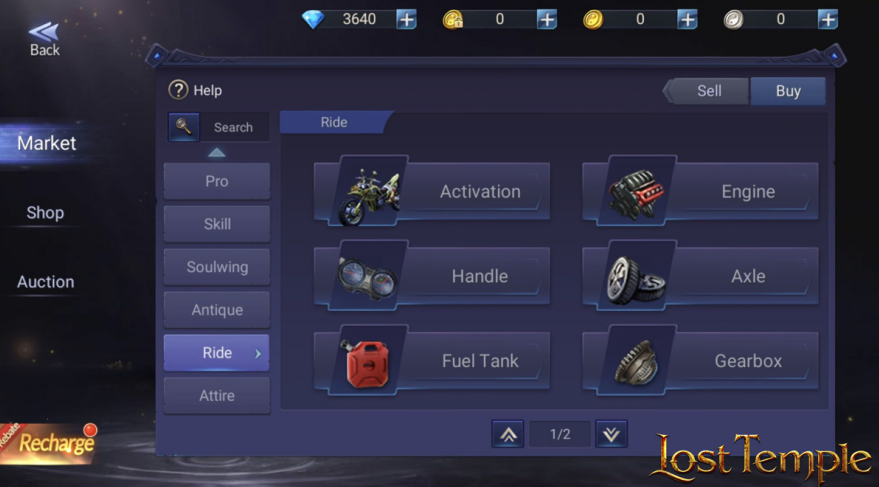Choose the Pro category

coord(217,181)
